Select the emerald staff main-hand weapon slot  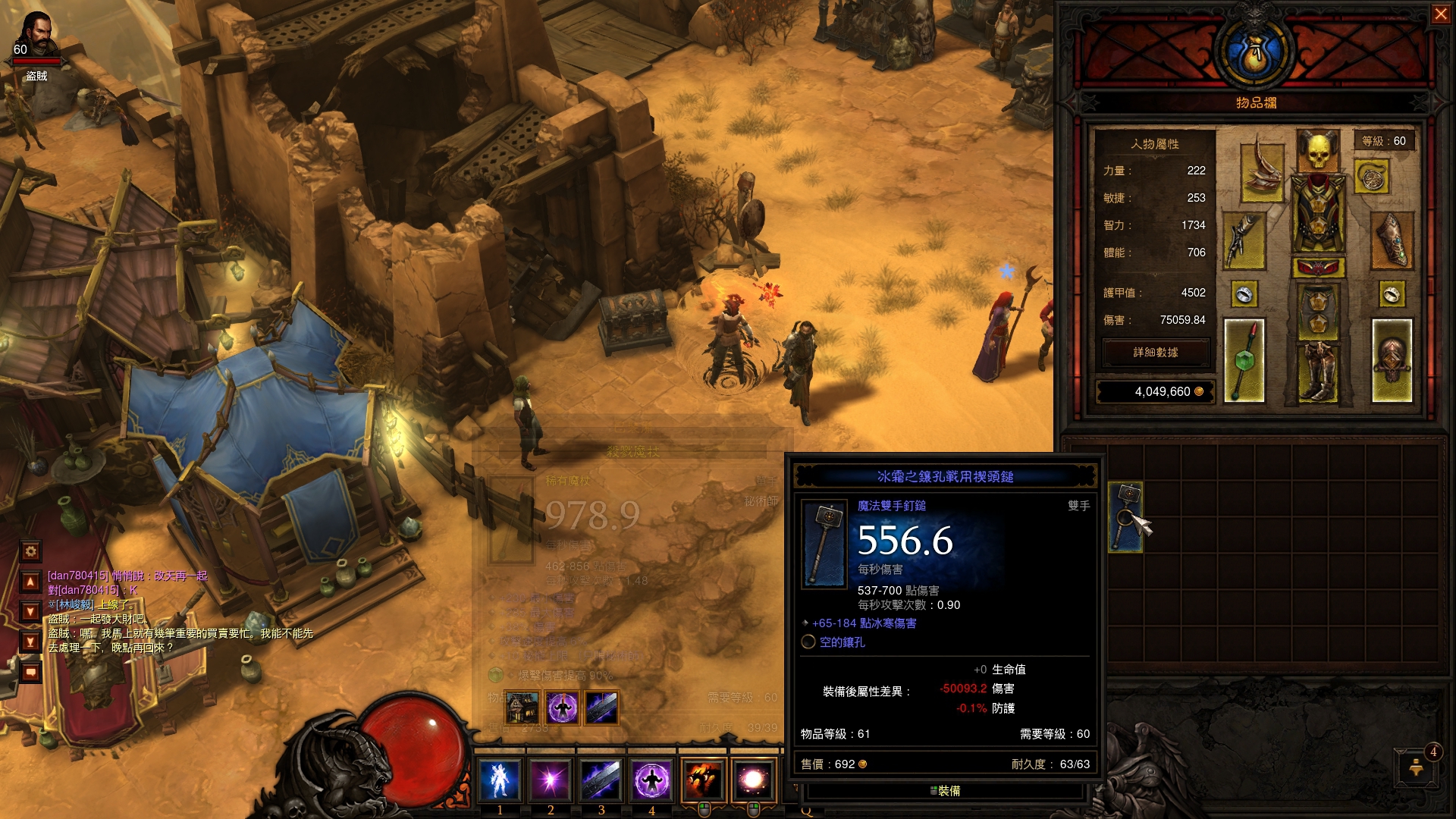[x=1244, y=360]
